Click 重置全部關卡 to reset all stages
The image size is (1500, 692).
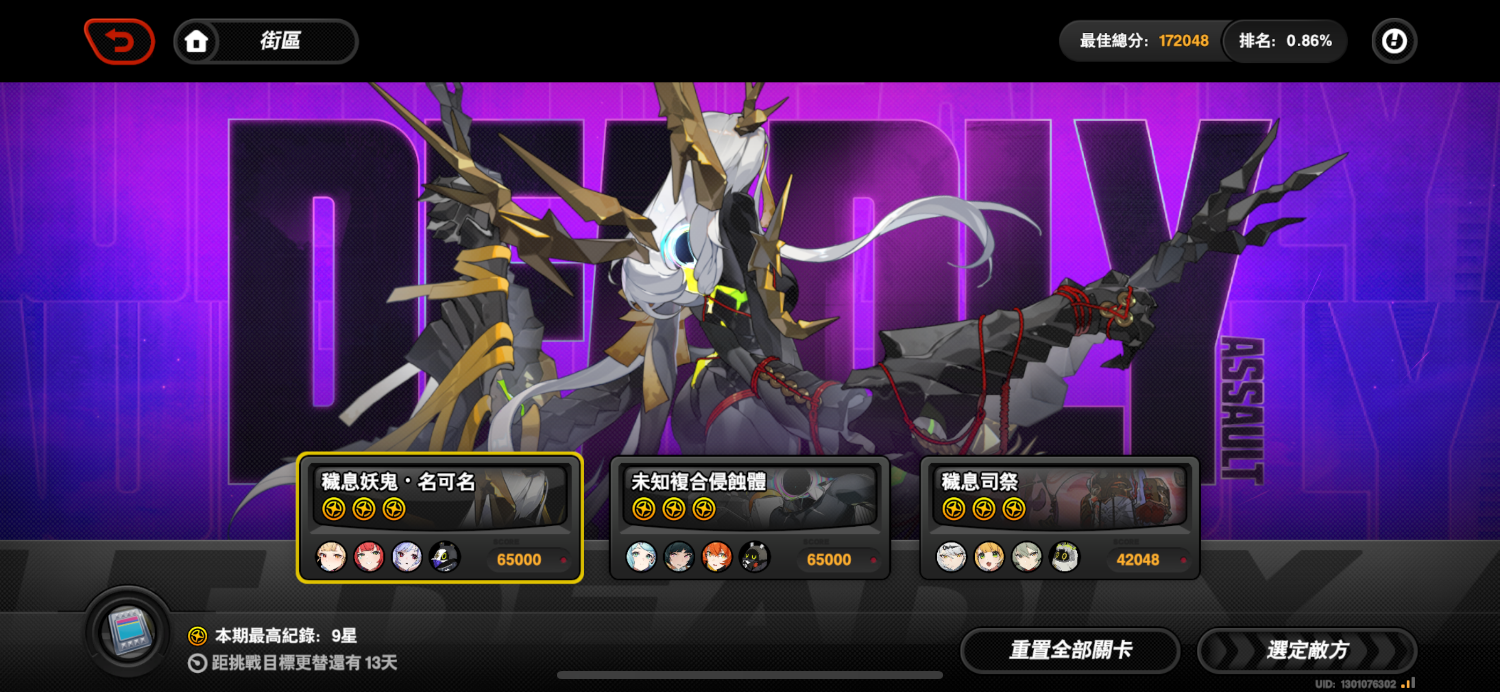1070,650
